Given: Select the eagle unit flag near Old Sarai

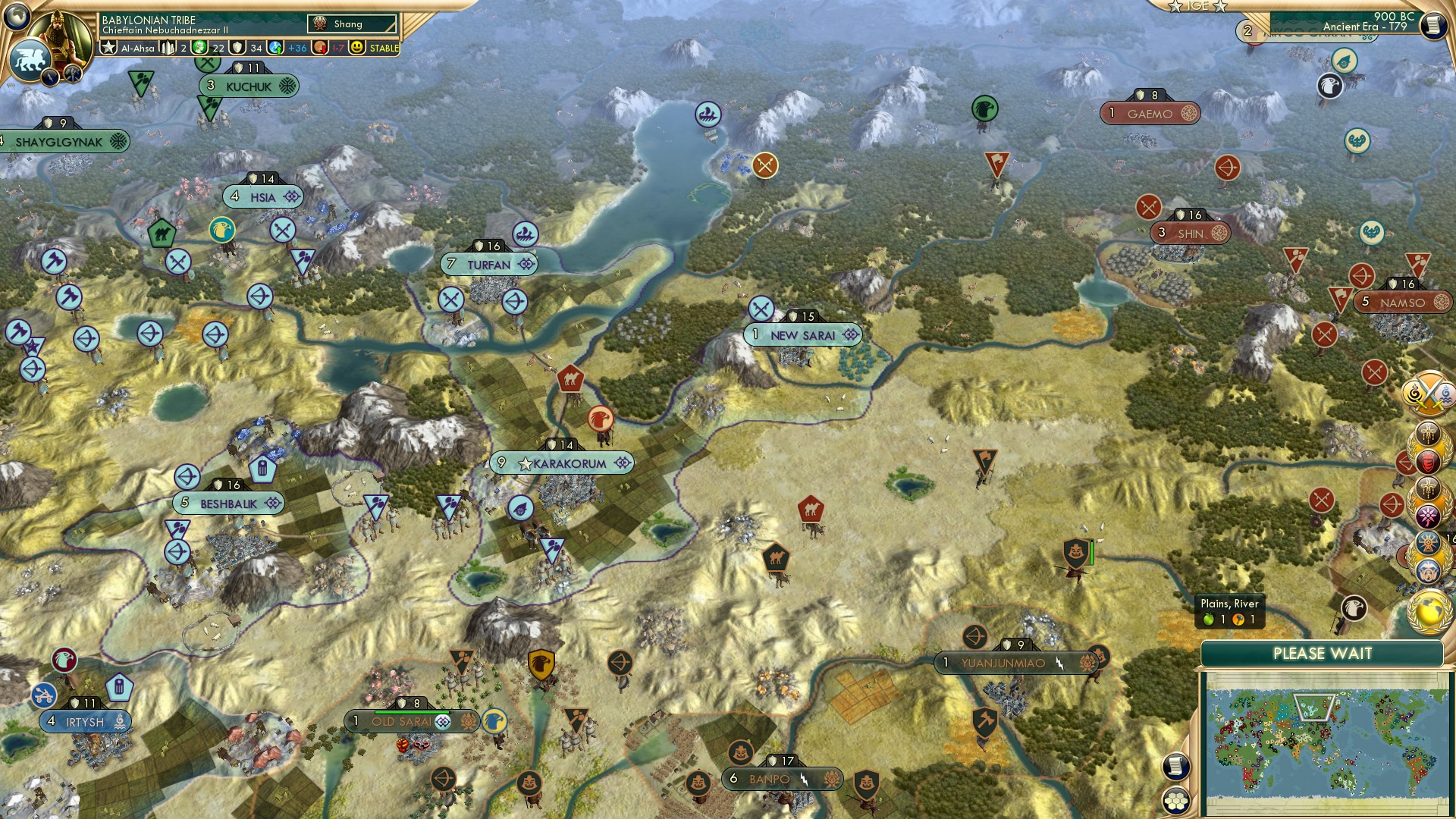Looking at the screenshot, I should 494,723.
